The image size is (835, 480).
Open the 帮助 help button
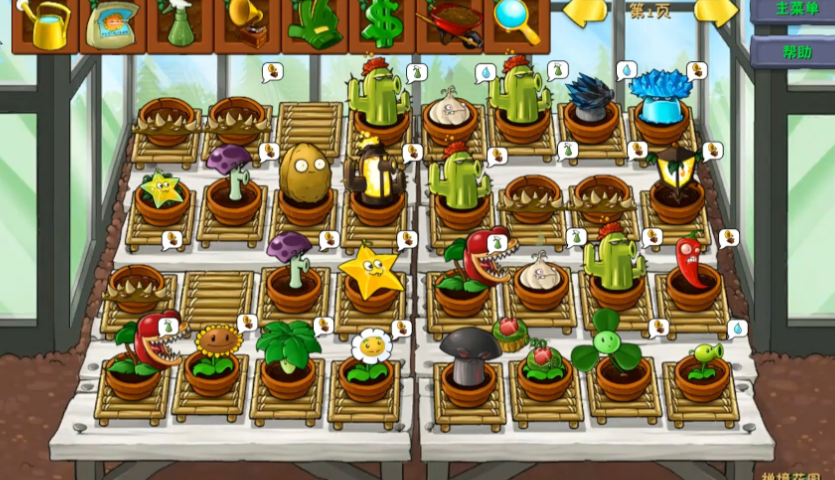click(x=792, y=51)
